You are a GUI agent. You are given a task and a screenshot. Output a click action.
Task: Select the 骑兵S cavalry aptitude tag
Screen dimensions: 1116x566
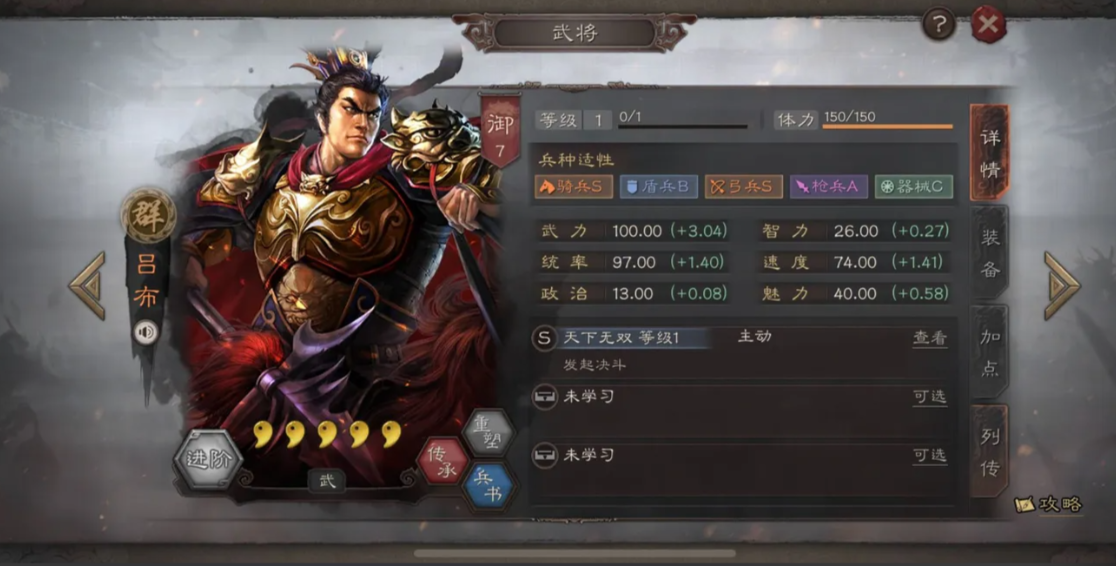pyautogui.click(x=573, y=187)
